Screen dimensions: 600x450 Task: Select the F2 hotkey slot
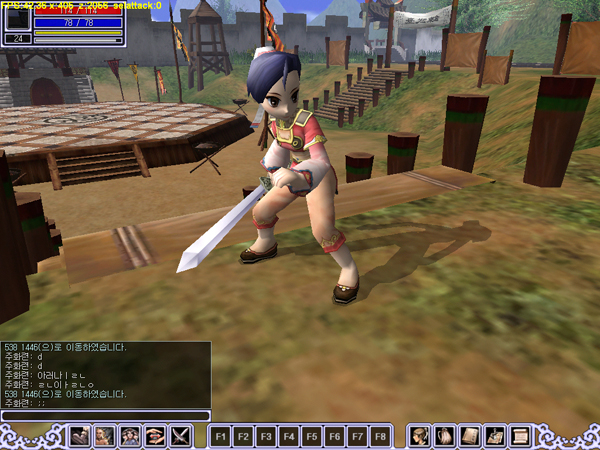pyautogui.click(x=243, y=437)
